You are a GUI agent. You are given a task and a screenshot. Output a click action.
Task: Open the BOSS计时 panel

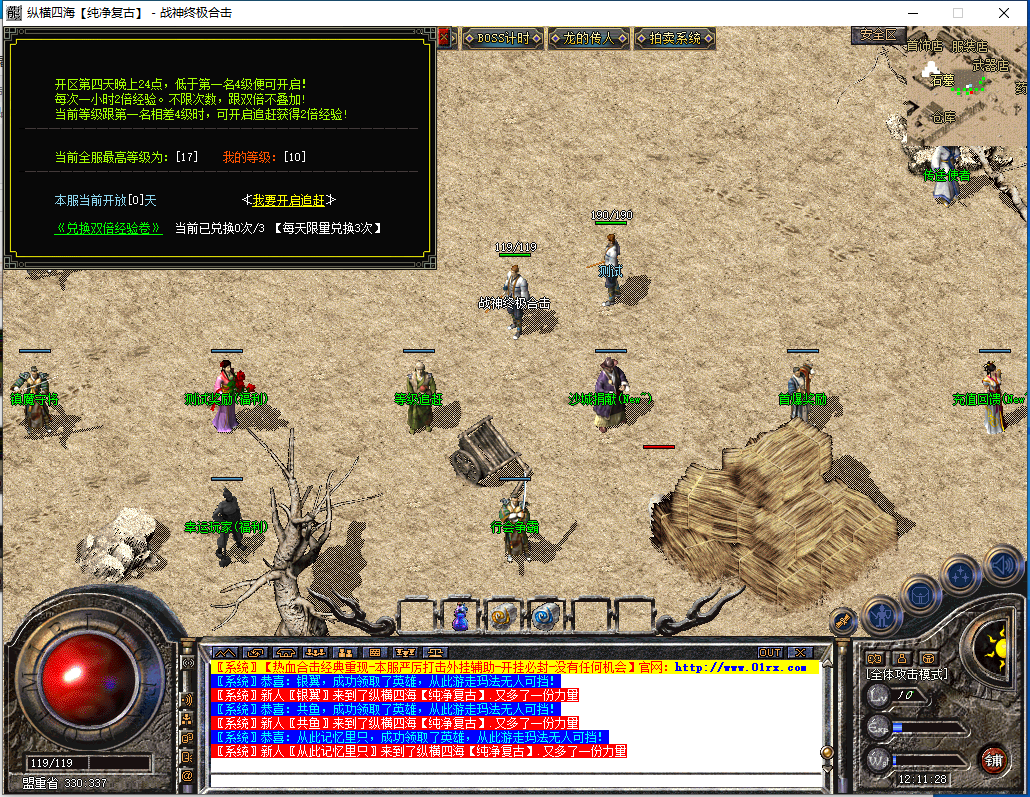[504, 39]
